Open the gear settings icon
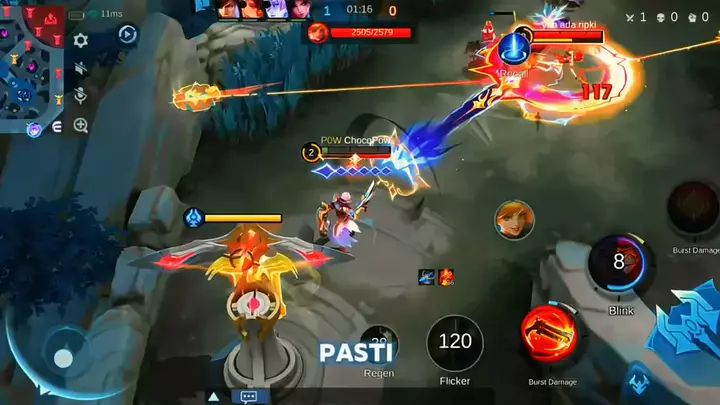The height and width of the screenshot is (405, 720). pos(81,41)
